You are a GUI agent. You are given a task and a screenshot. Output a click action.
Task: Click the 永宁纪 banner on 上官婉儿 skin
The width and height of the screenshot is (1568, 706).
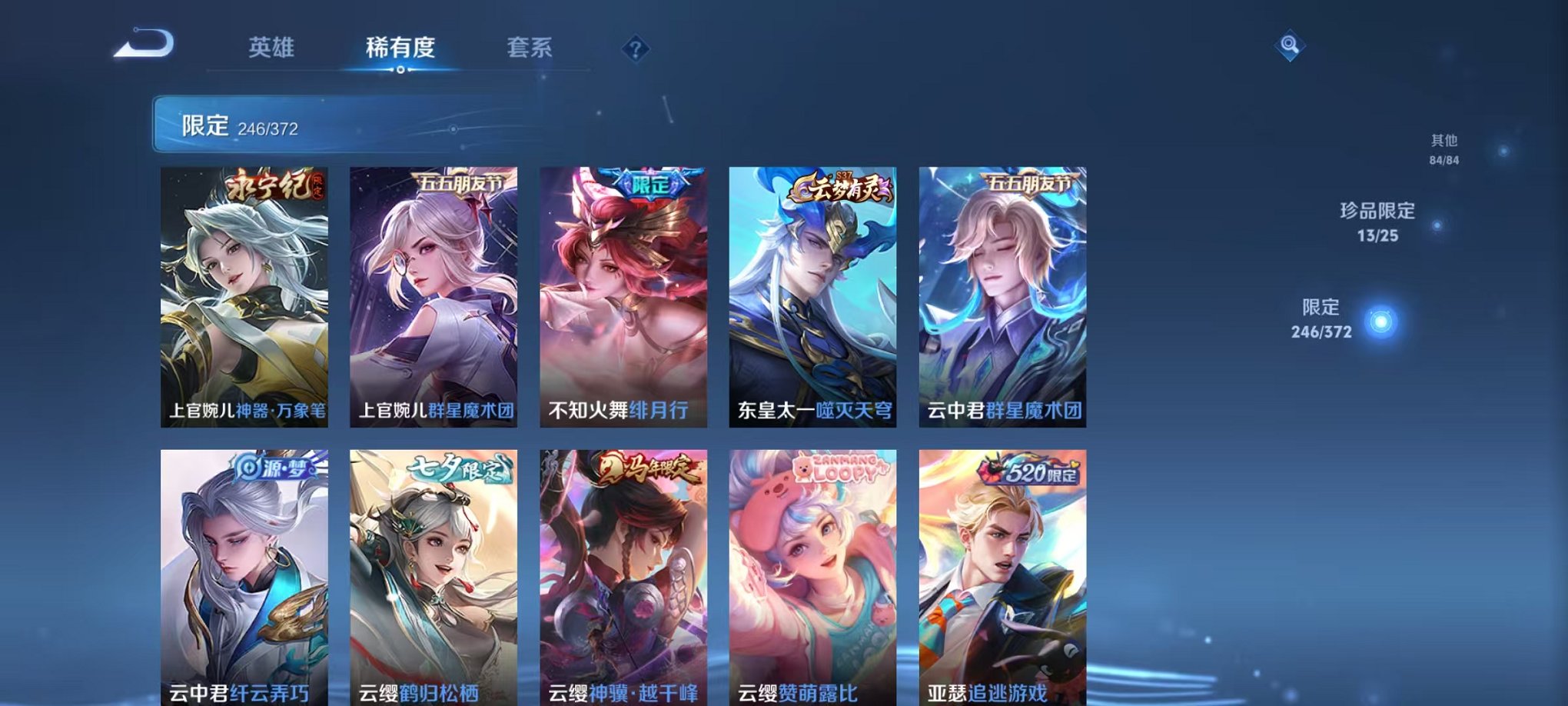(x=273, y=187)
